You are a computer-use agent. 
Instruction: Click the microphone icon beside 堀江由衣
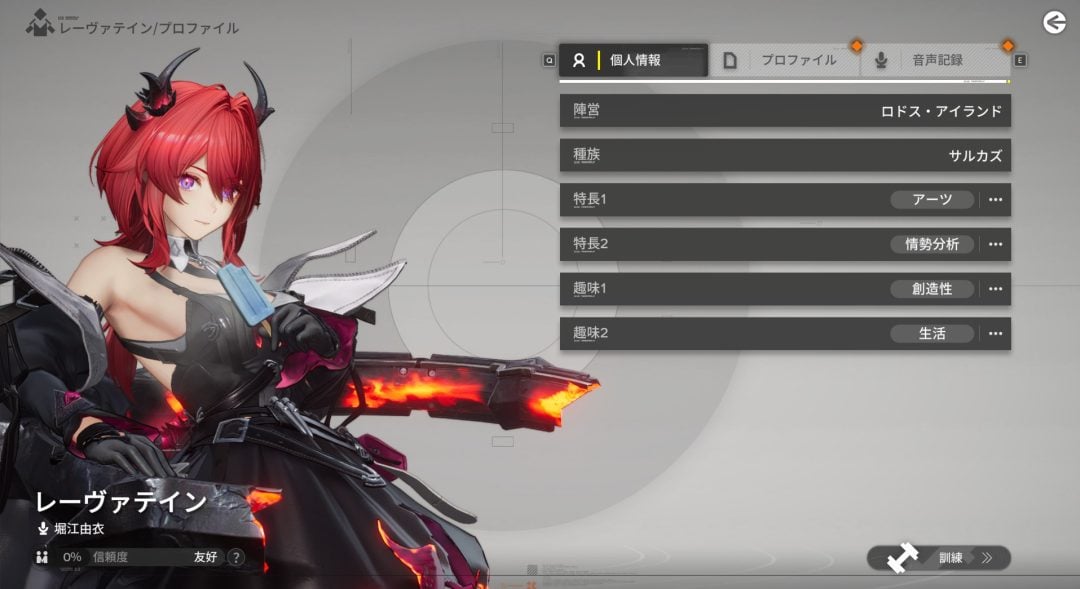click(43, 528)
